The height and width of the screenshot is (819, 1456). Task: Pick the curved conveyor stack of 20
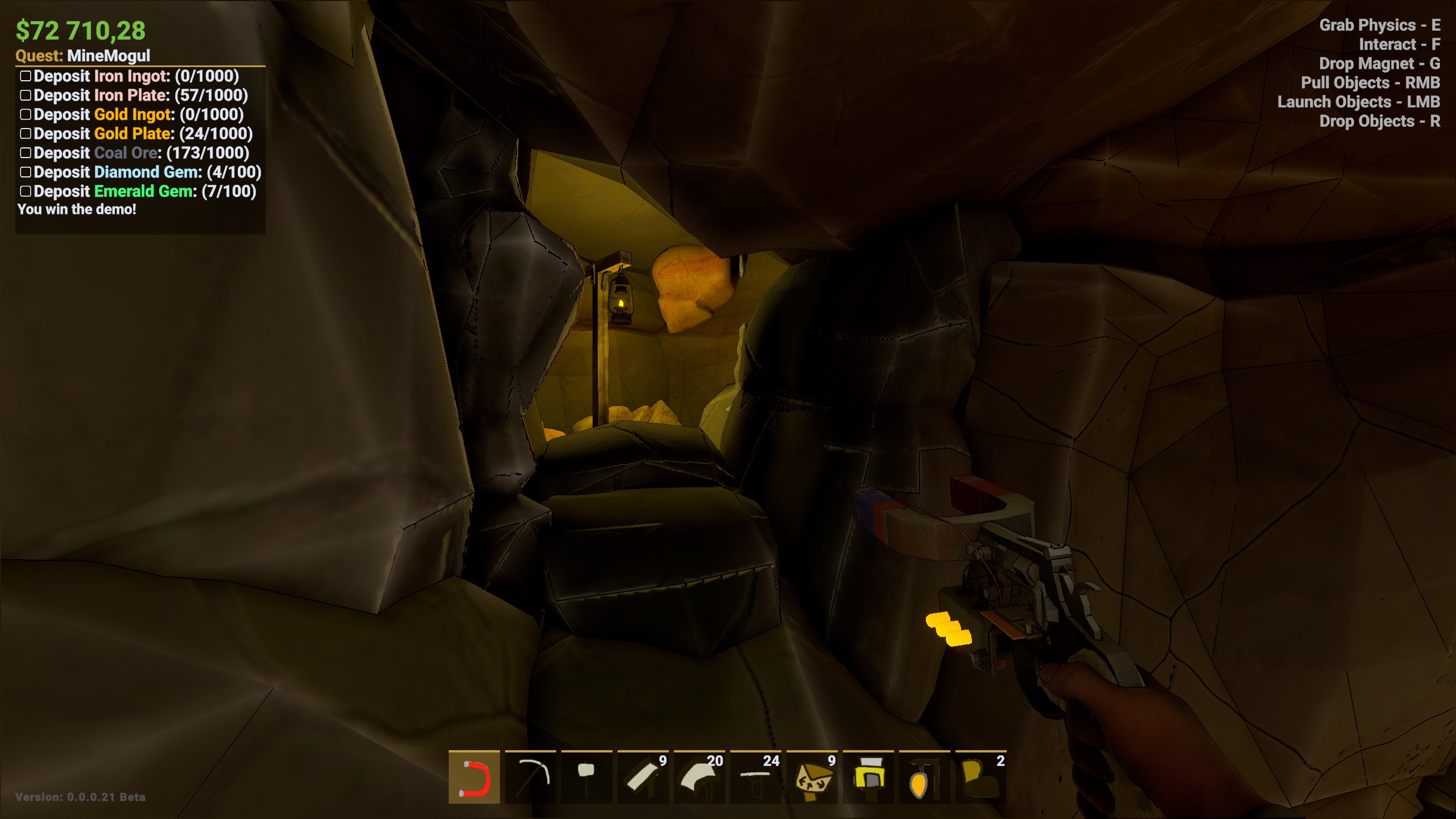tap(699, 777)
